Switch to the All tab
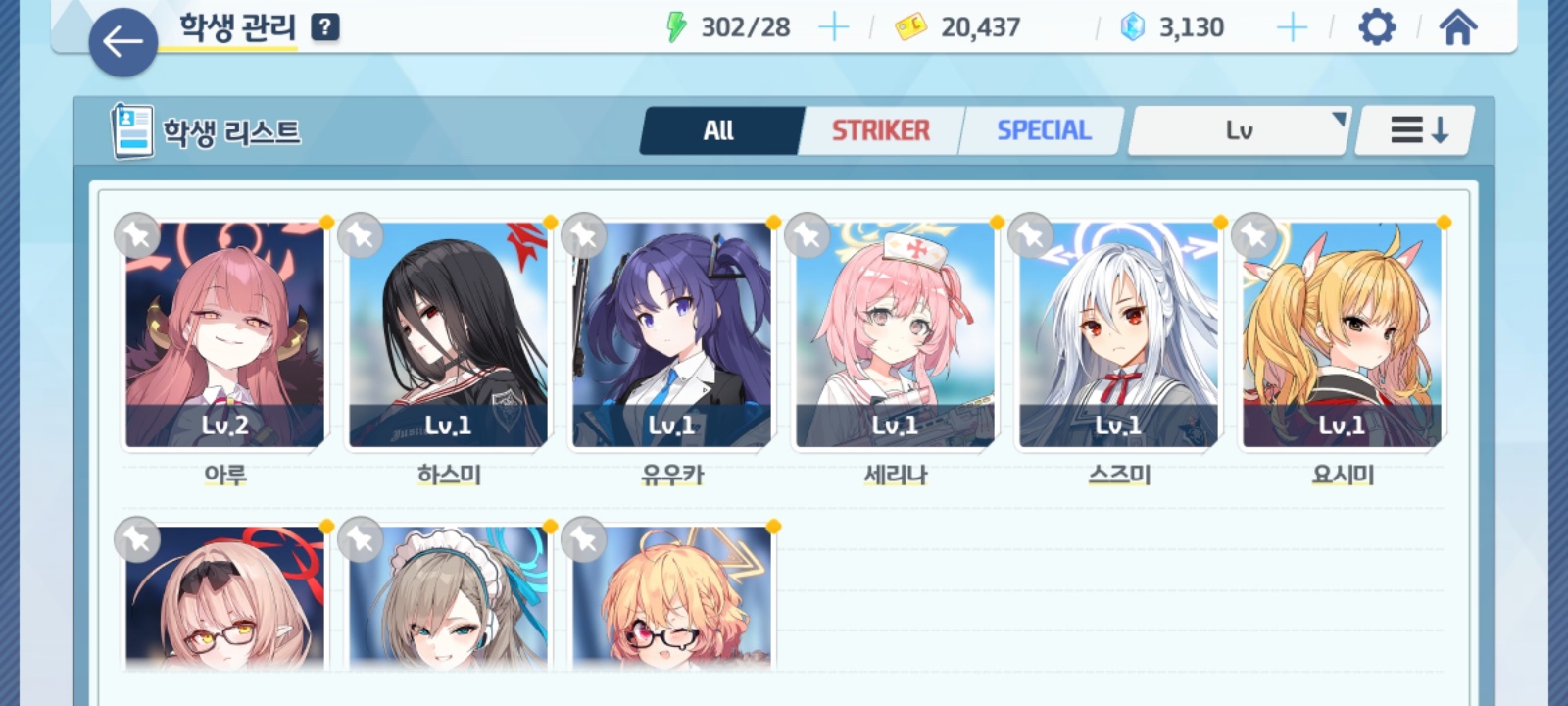Screen dimensions: 1568x706 click(718, 130)
